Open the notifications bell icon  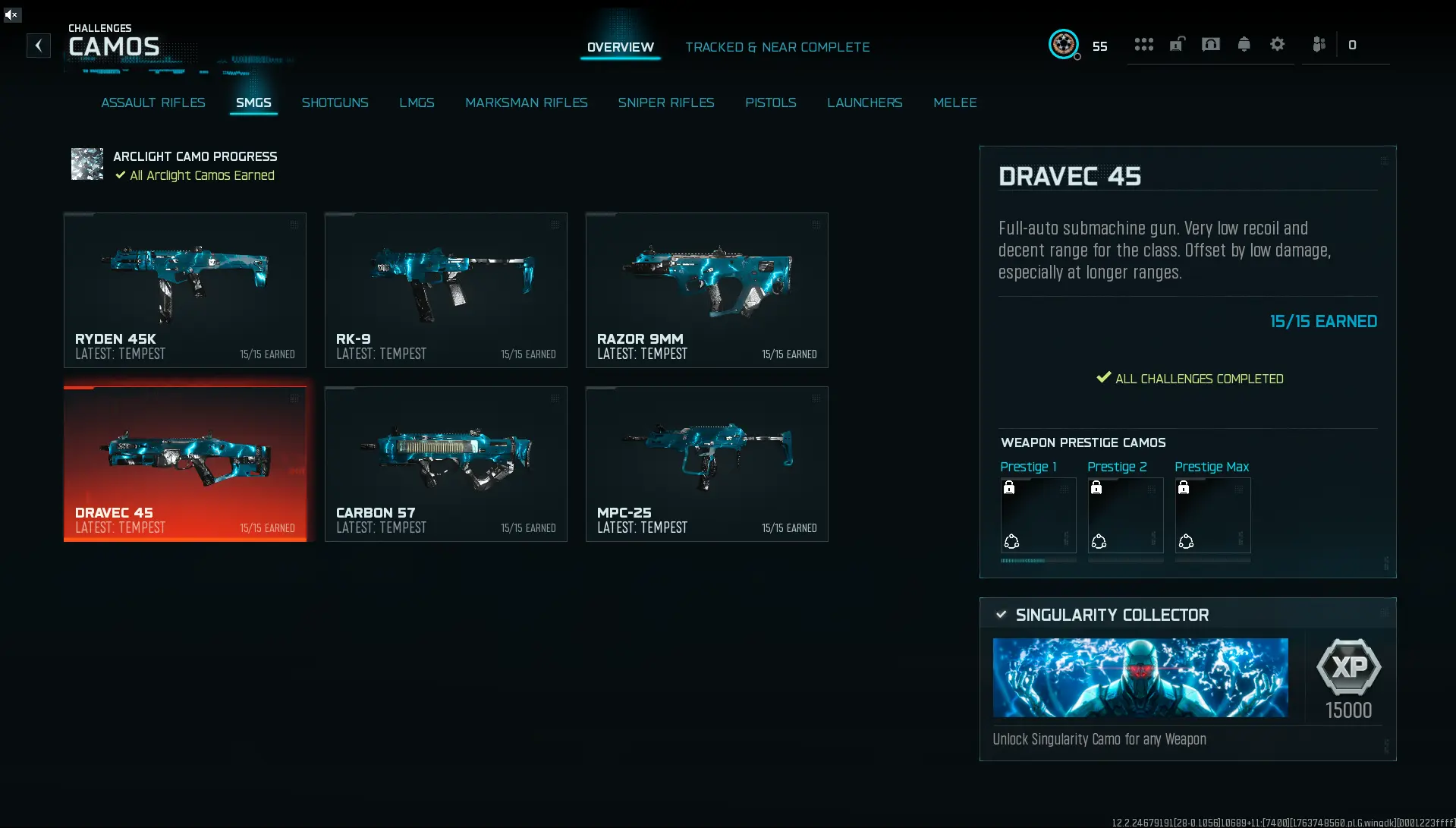coord(1244,45)
